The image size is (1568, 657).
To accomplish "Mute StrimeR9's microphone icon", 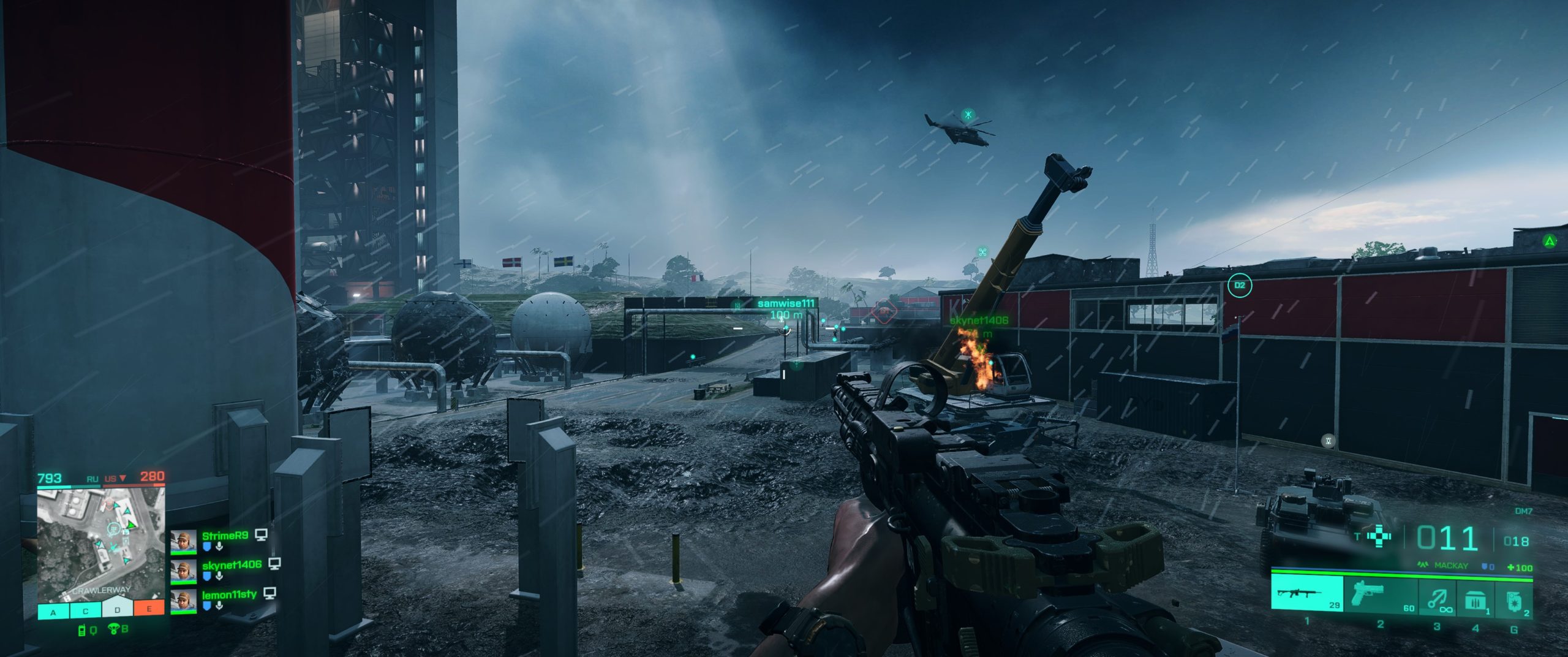I will (219, 547).
